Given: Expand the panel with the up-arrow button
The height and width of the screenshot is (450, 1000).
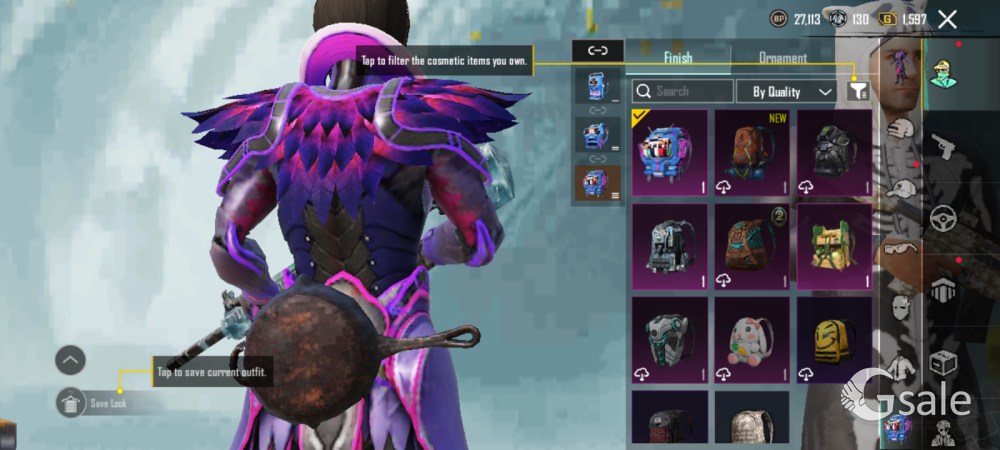Looking at the screenshot, I should (71, 360).
